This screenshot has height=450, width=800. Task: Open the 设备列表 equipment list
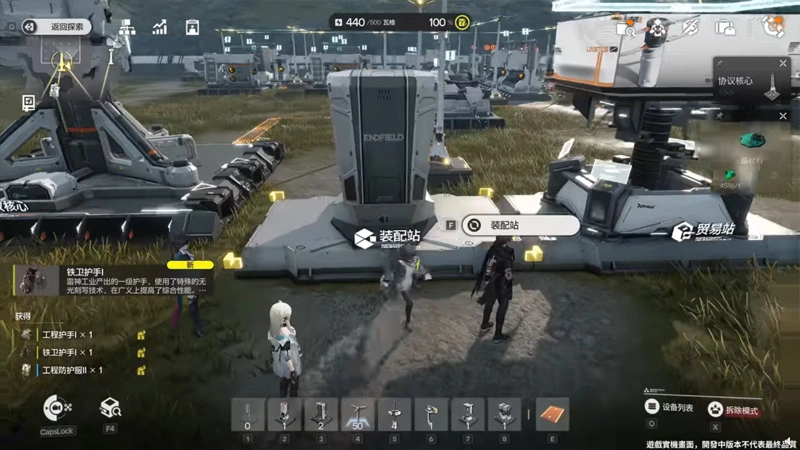(x=672, y=408)
